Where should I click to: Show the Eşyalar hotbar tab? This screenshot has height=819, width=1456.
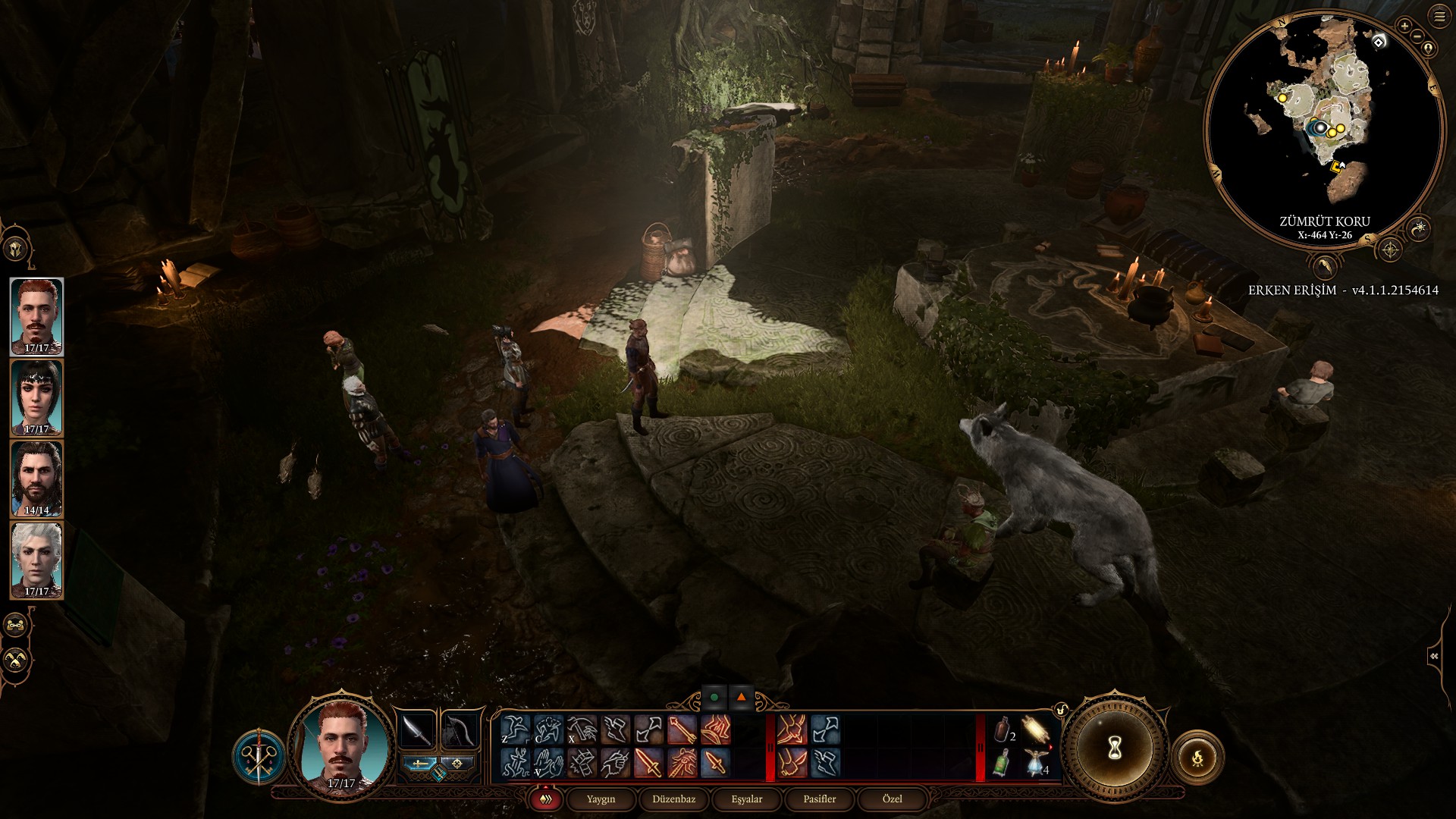point(746,799)
